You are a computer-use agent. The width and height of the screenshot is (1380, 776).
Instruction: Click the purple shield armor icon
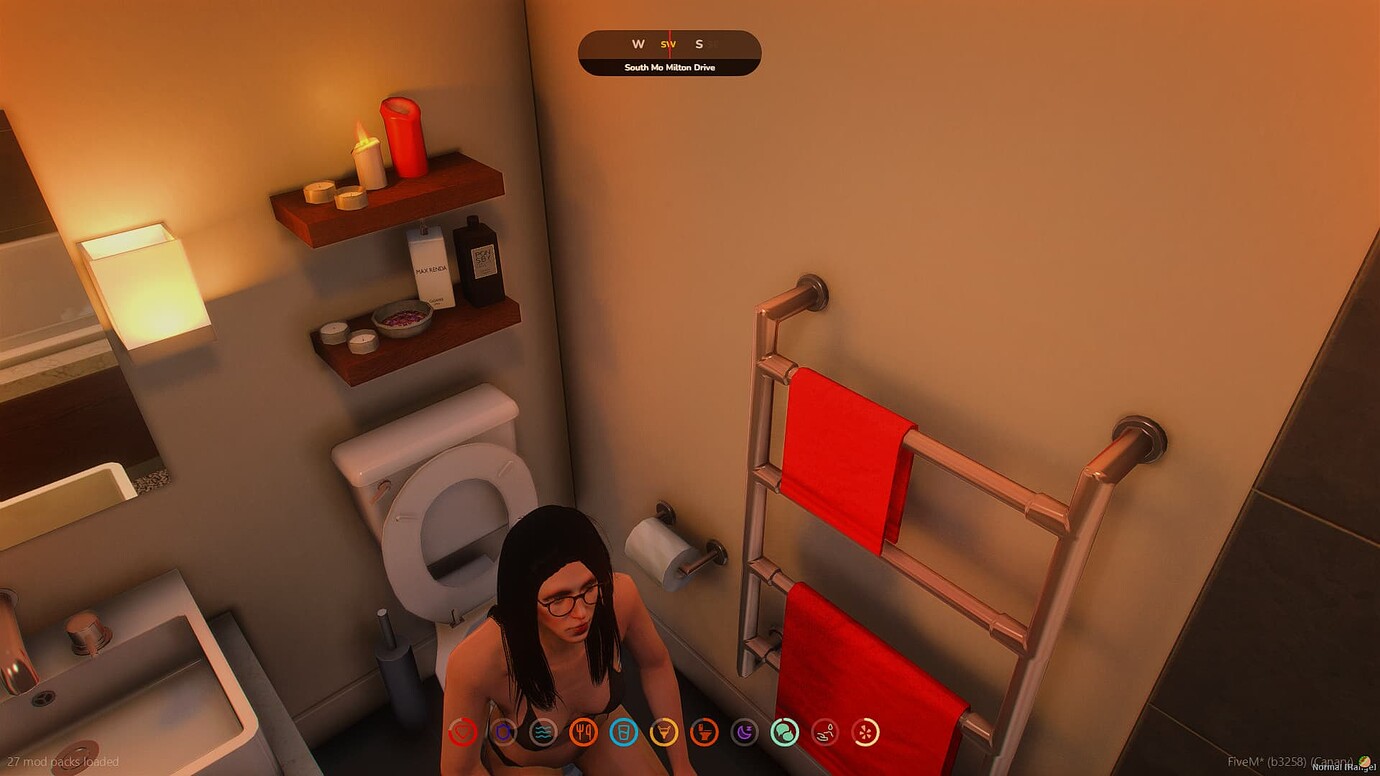[503, 732]
